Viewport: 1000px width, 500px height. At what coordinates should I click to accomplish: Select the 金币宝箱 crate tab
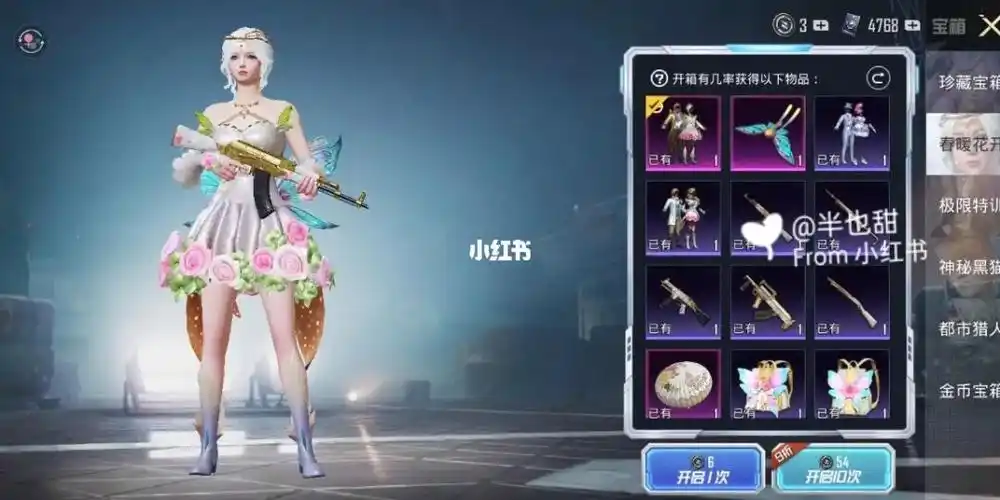click(966, 389)
